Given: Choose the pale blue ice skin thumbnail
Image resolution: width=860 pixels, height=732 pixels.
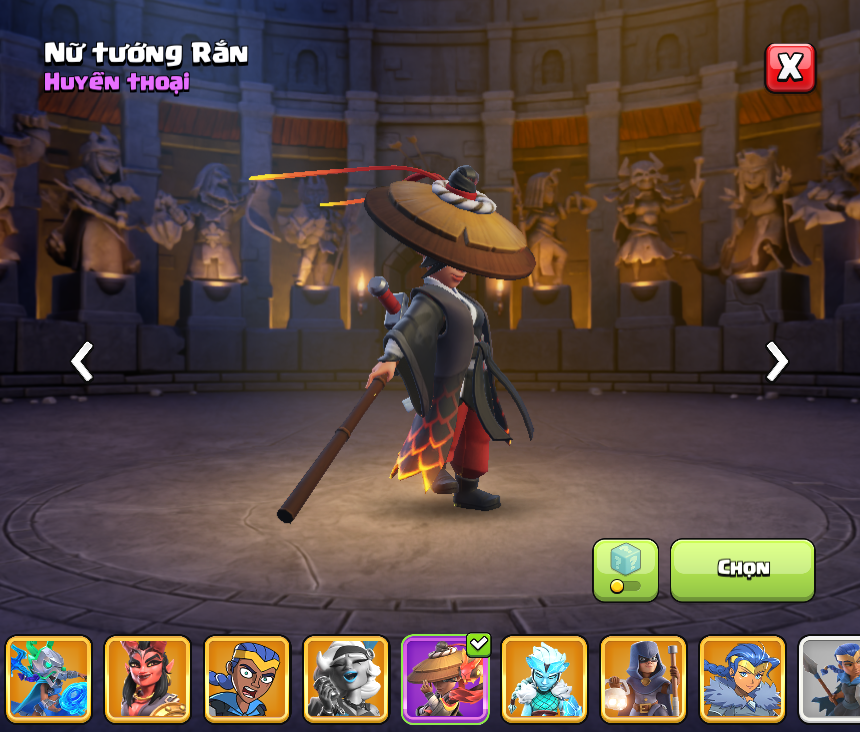Looking at the screenshot, I should (x=544, y=679).
